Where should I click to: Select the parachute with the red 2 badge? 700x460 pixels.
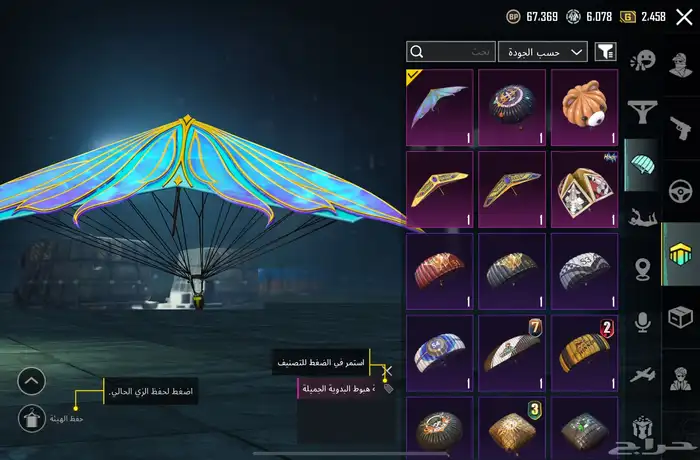[x=584, y=352]
